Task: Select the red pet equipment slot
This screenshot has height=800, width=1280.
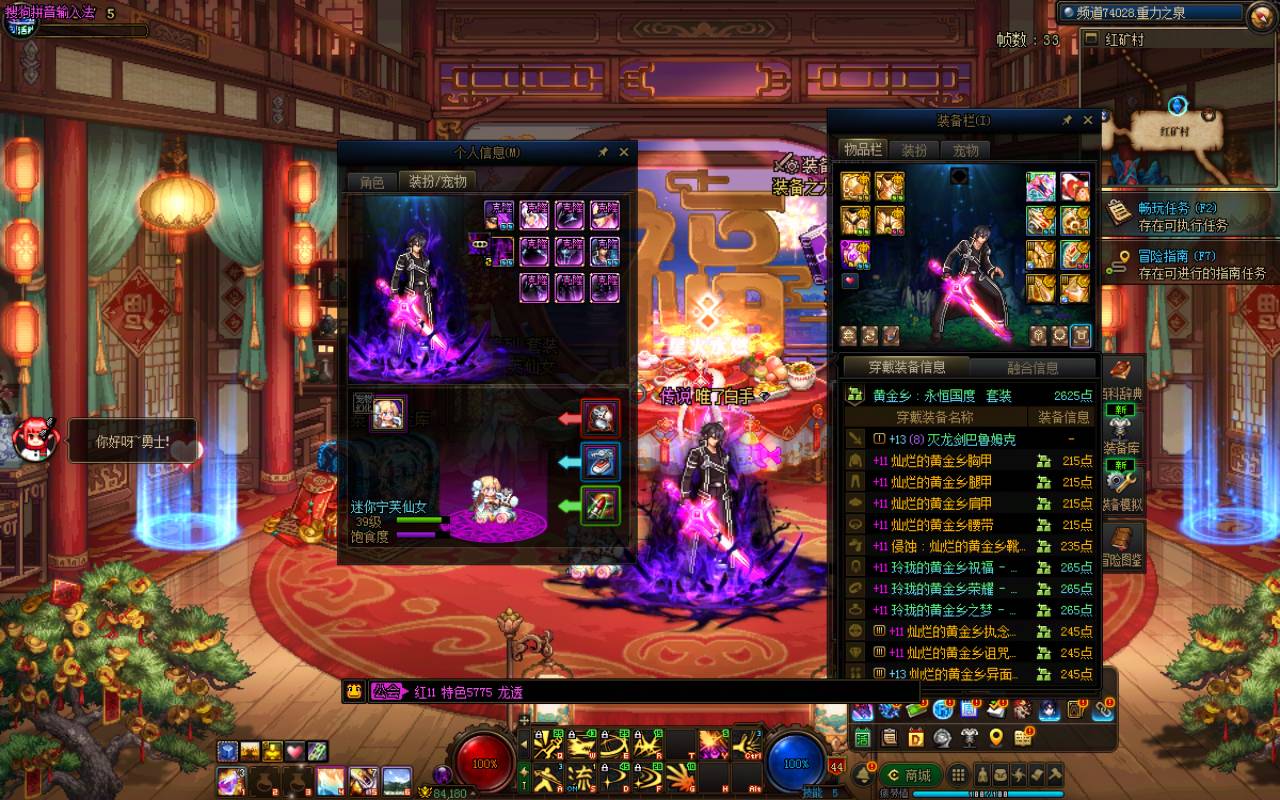Action: click(x=601, y=418)
